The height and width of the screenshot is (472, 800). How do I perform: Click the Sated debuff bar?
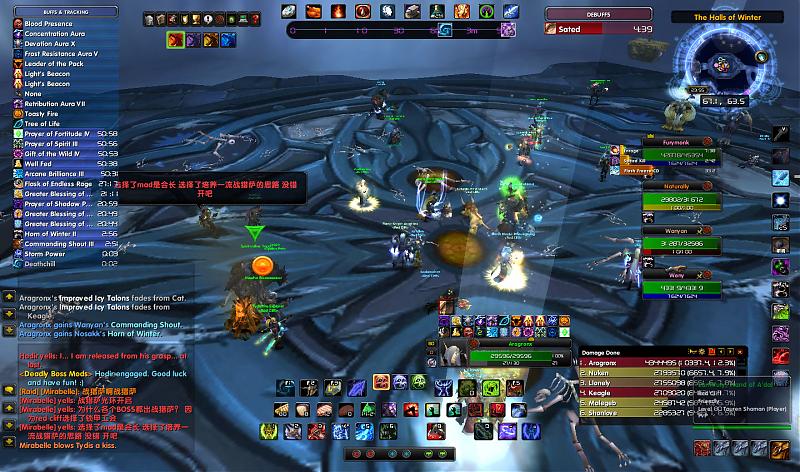click(x=600, y=30)
